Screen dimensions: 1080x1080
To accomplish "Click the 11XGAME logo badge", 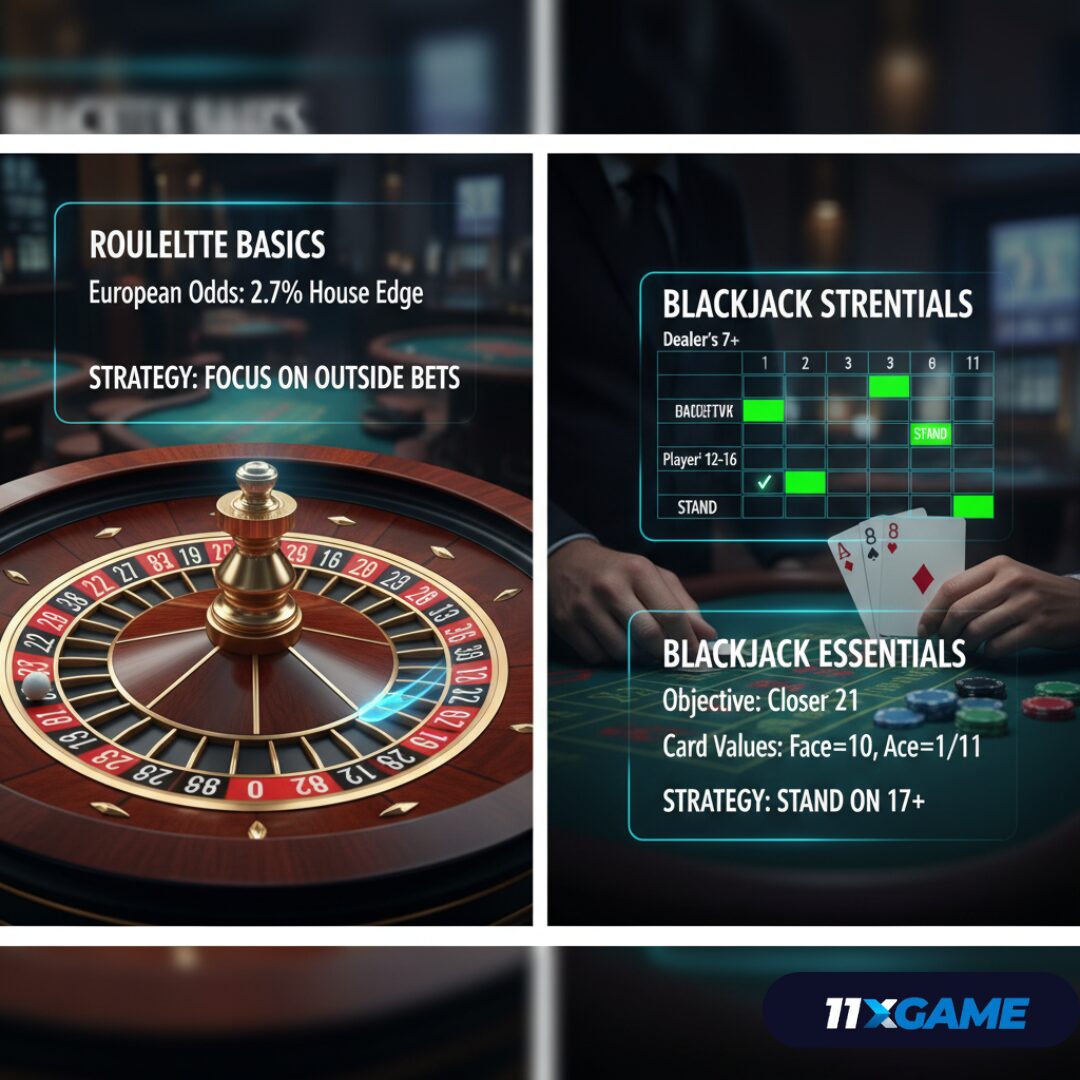I will tap(925, 1012).
